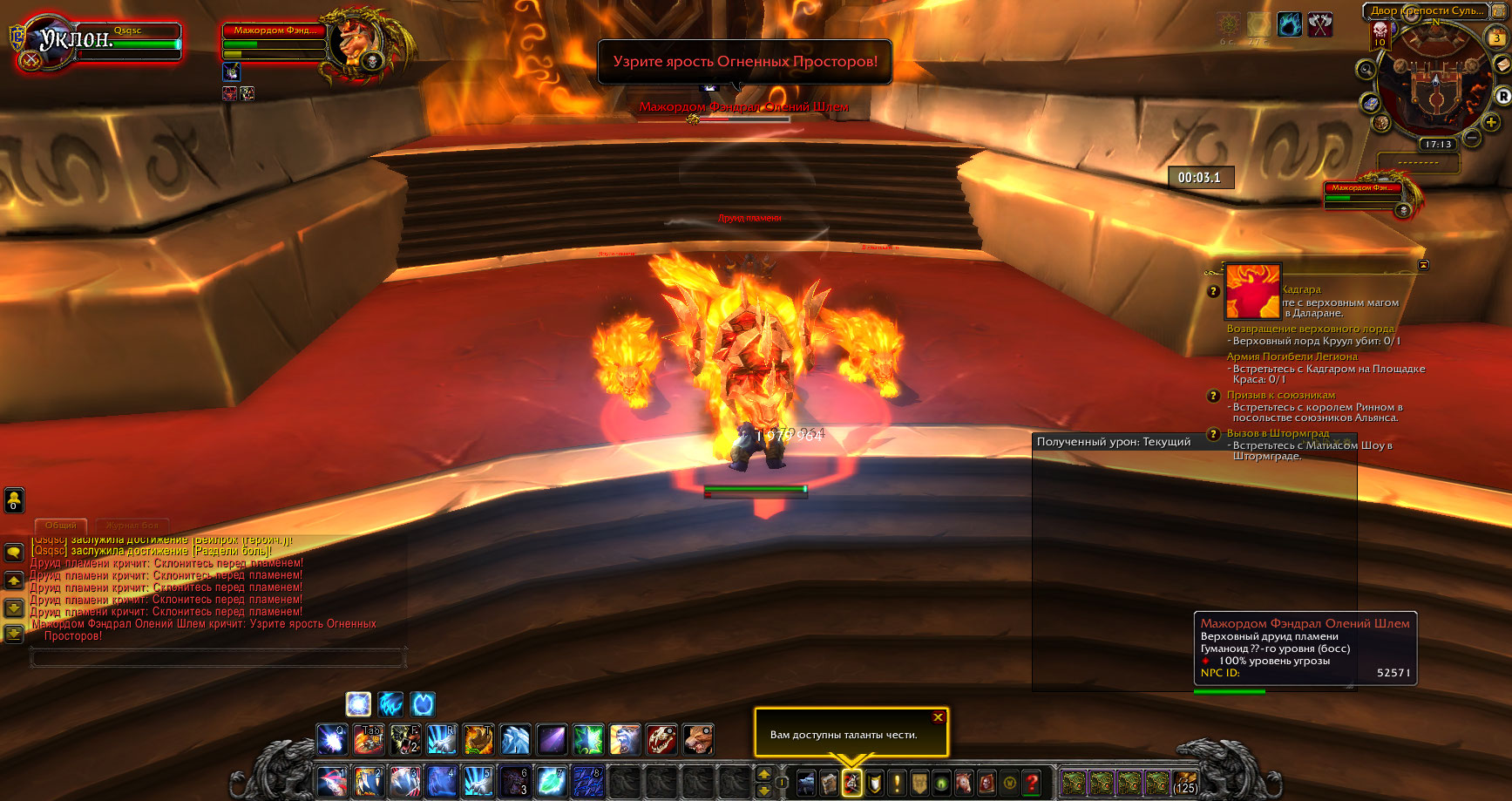The width and height of the screenshot is (1512, 801).
Task: Zoom out the minimap with minus button
Action: click(1472, 138)
